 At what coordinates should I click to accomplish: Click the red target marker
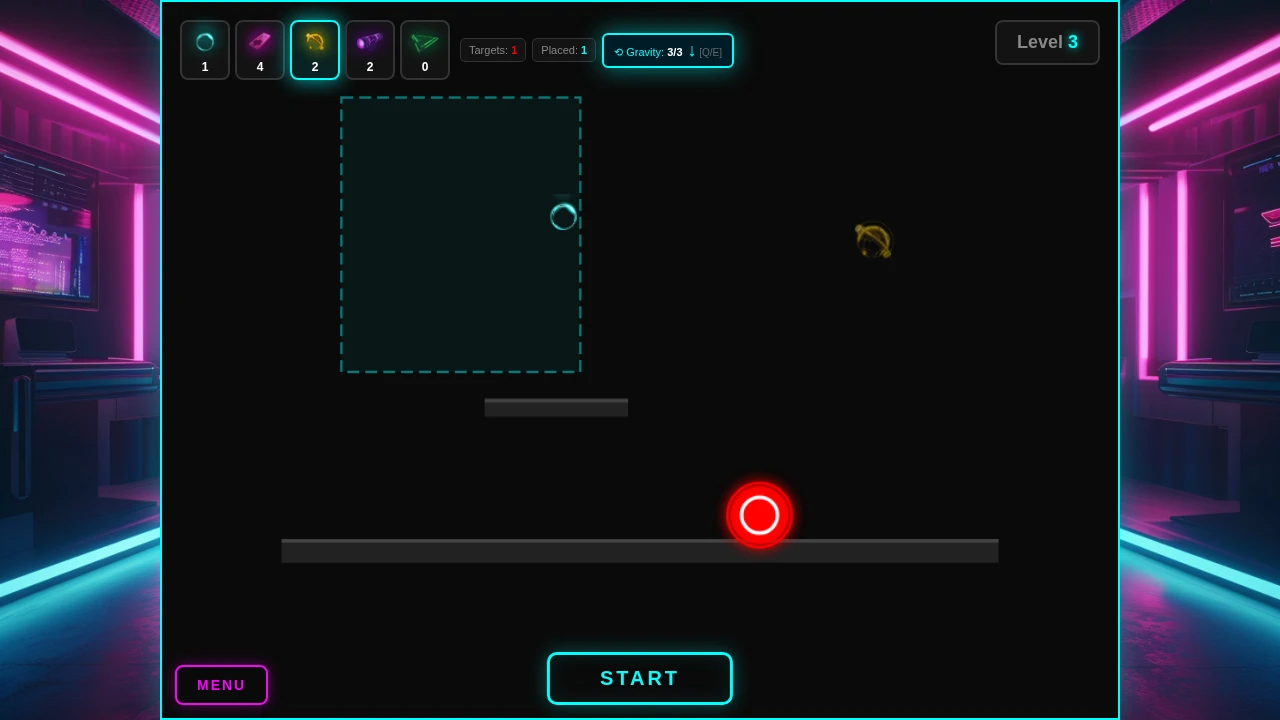tap(759, 515)
